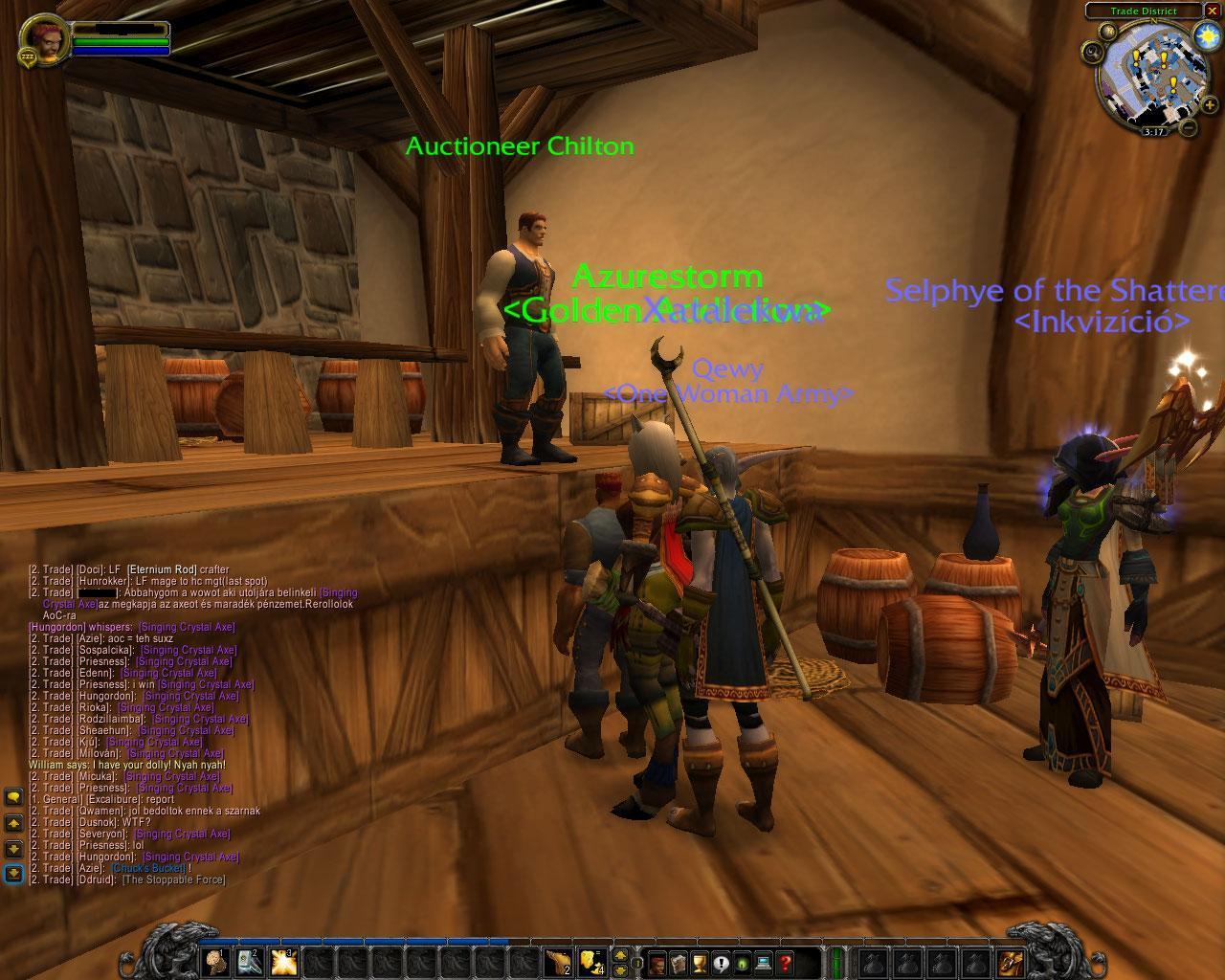Viewport: 1225px width, 980px height.
Task: Zoom out the minimap
Action: (1189, 126)
